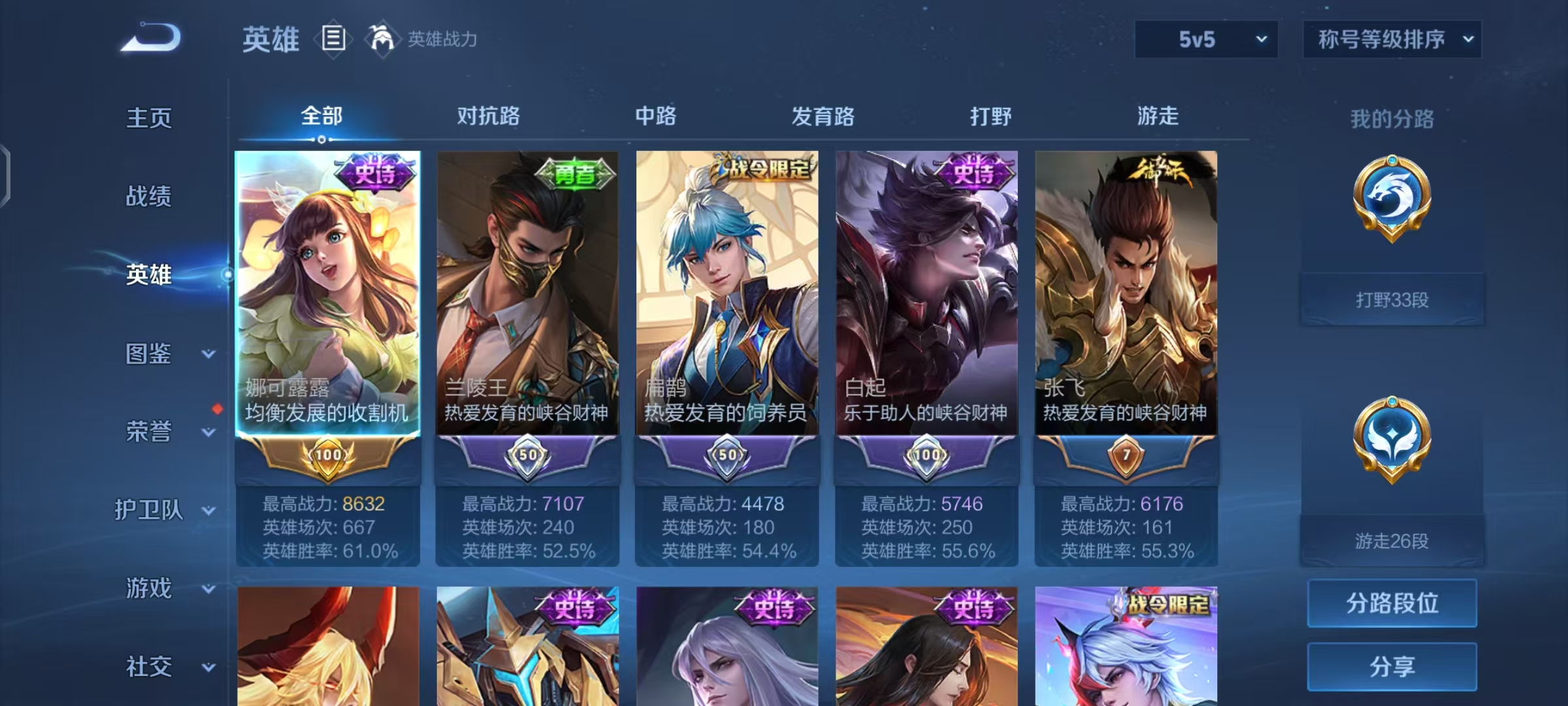Image resolution: width=1568 pixels, height=706 pixels.
Task: Open the 称号等级排序 sorting dropdown
Action: pyautogui.click(x=1392, y=39)
